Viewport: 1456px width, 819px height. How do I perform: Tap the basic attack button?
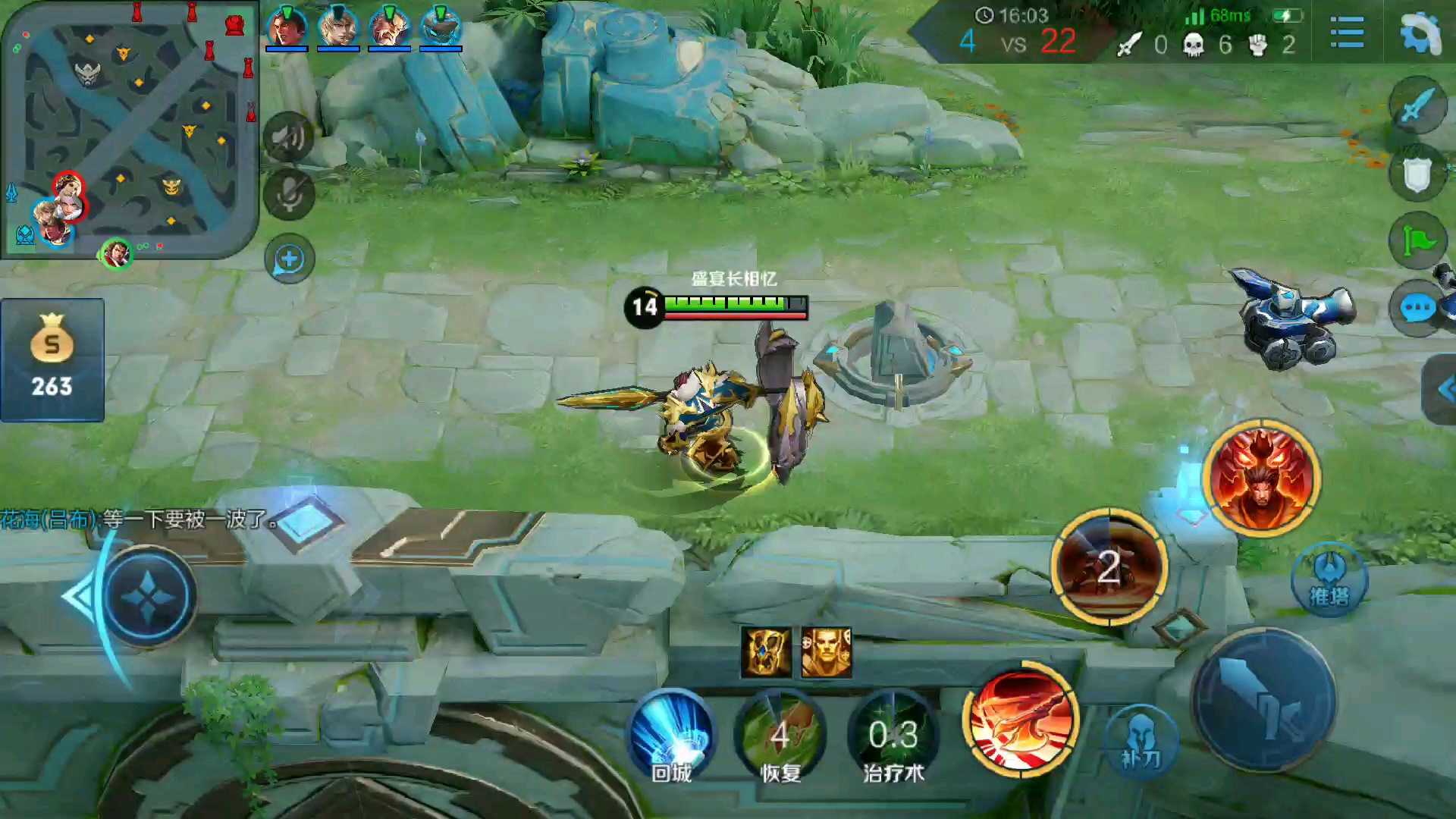coord(1263,699)
